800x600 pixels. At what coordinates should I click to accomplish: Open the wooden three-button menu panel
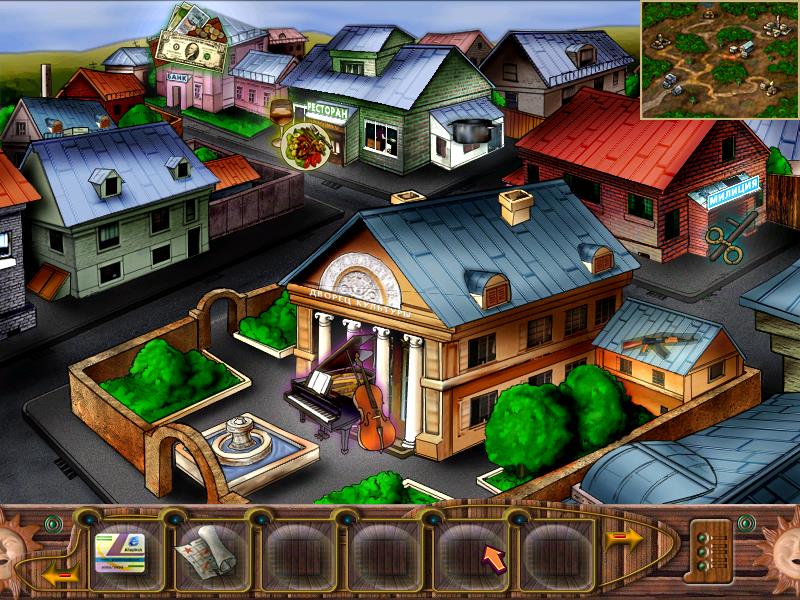coord(709,548)
